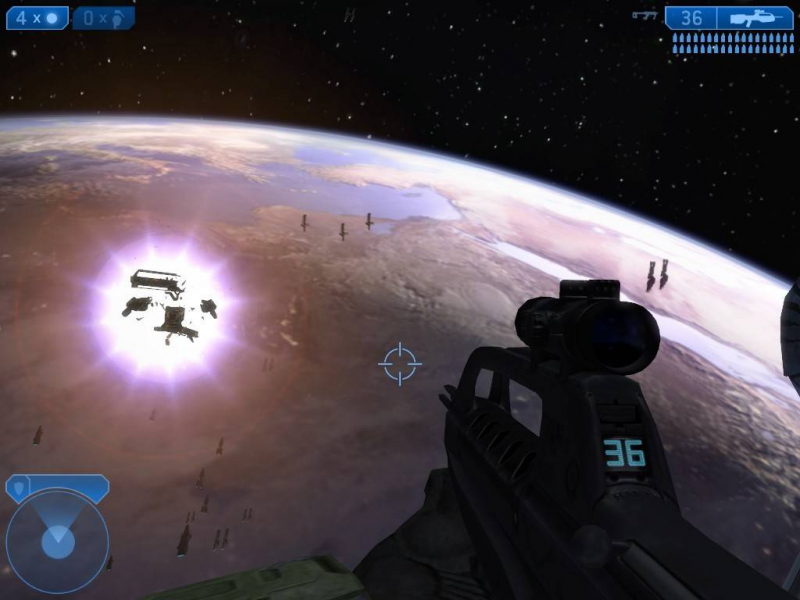Switch to the small secondary weapon icon
The height and width of the screenshot is (600, 800).
point(645,16)
